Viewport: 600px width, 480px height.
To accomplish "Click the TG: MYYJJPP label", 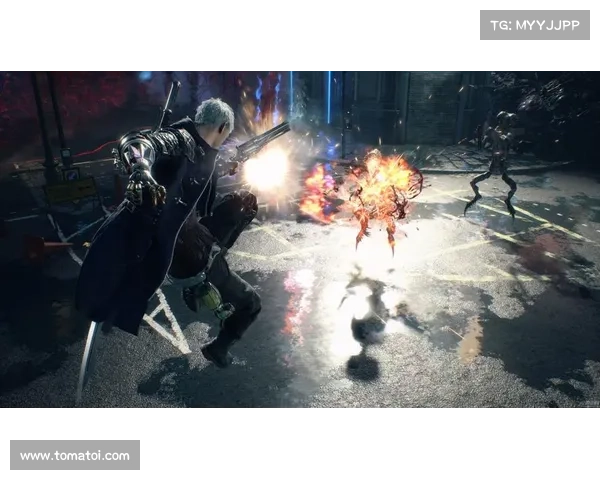I will pyautogui.click(x=535, y=24).
